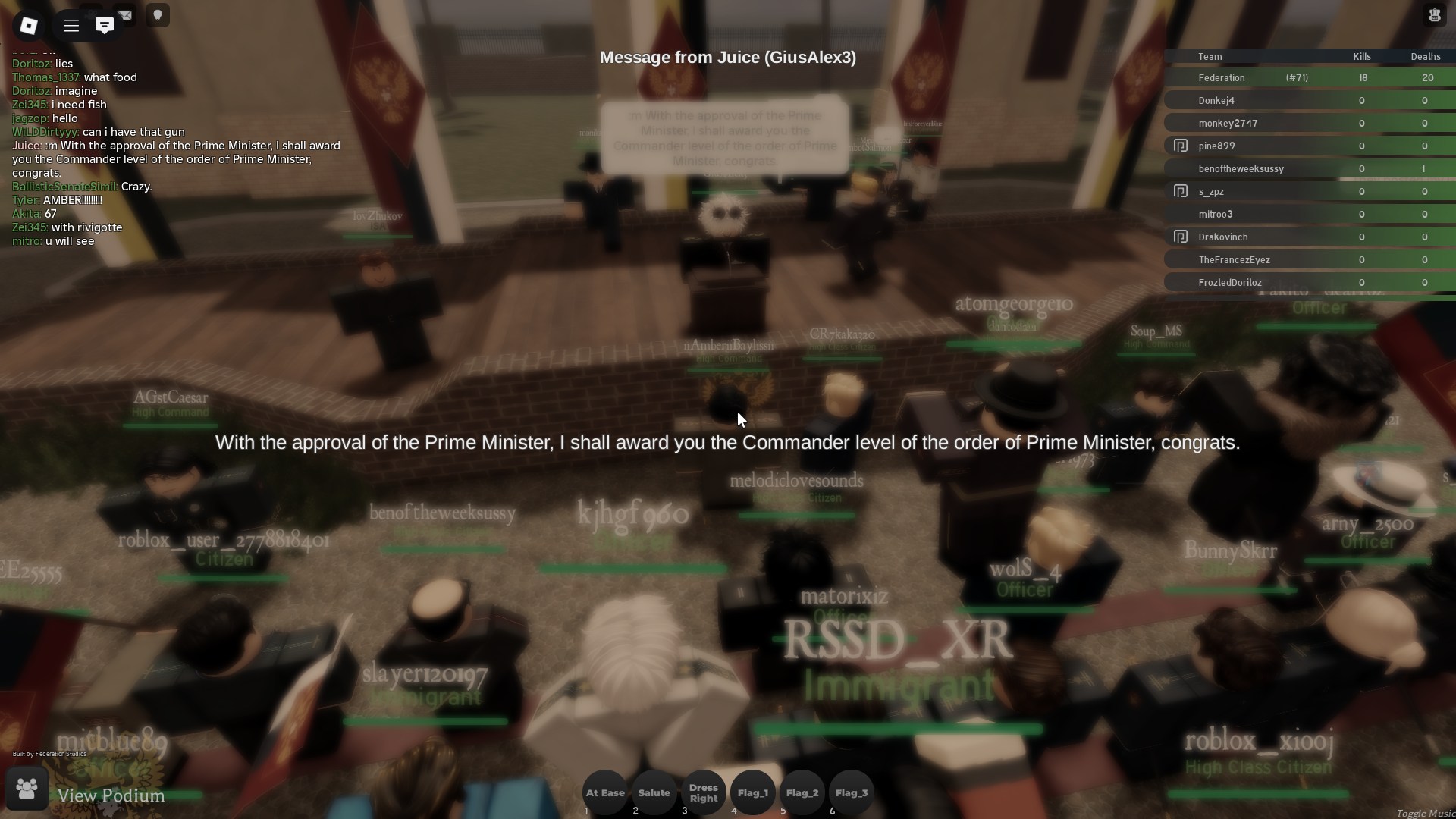Select player Donkej4 in the leaderboard
The image size is (1456, 819).
(1216, 101)
